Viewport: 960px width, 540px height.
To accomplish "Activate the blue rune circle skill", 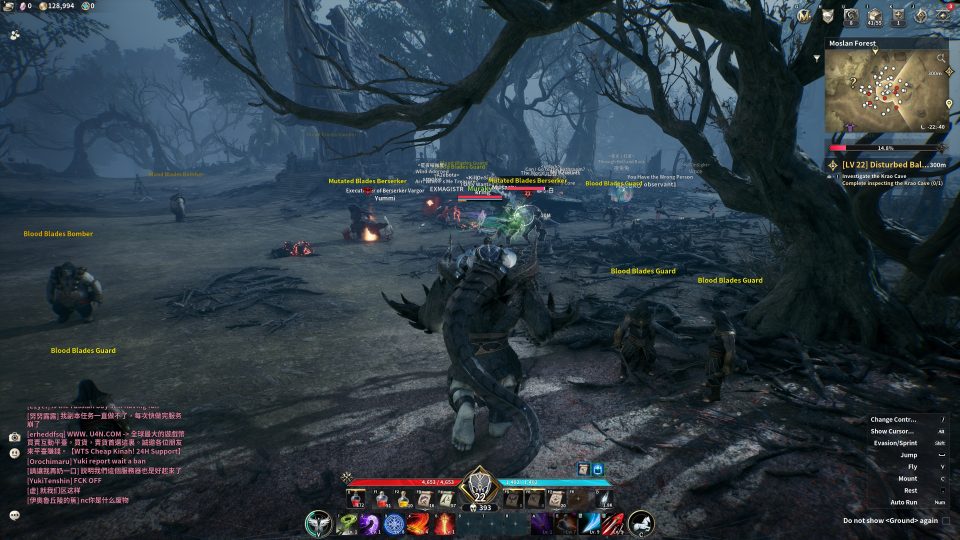I will (x=395, y=524).
